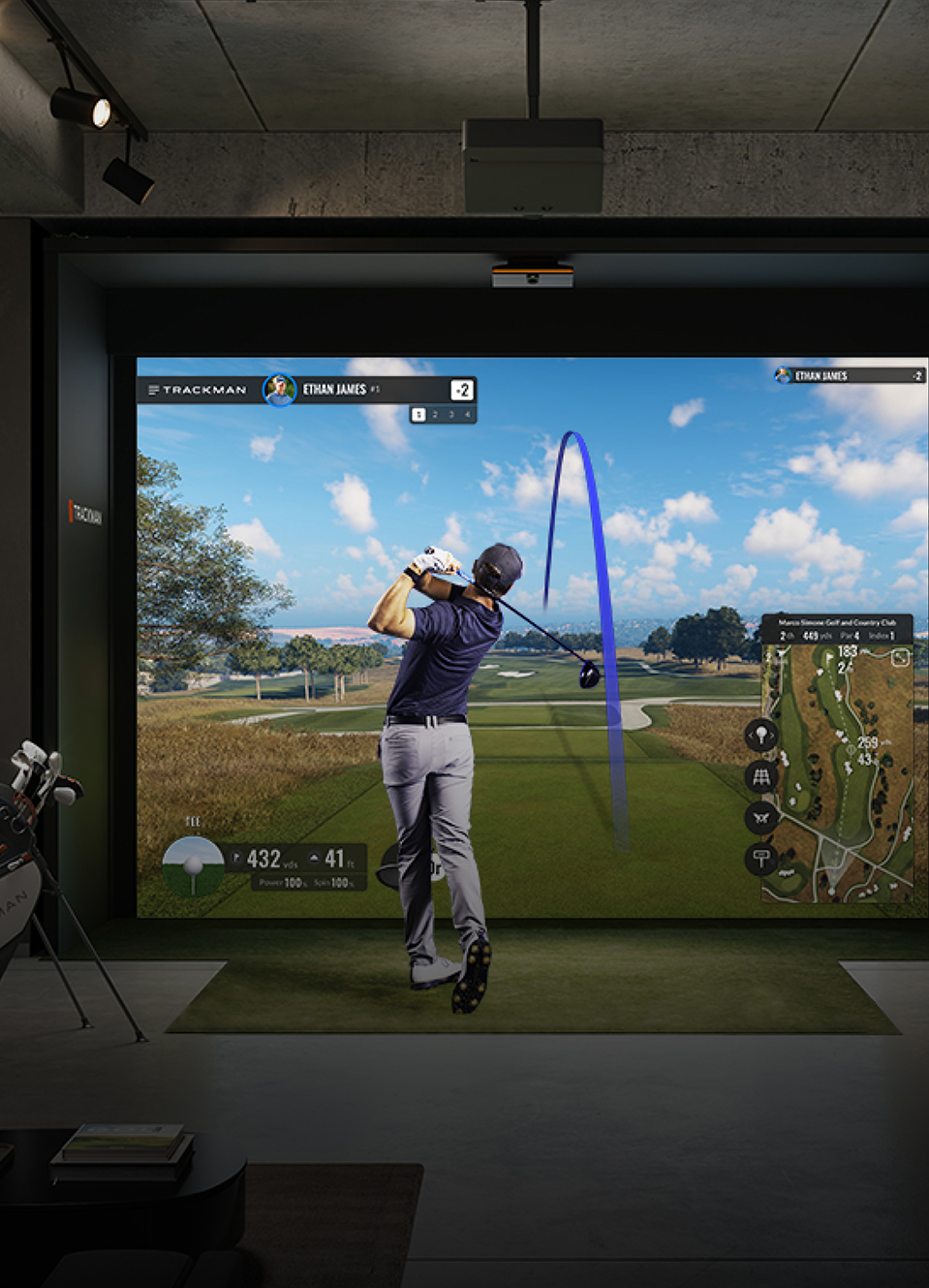
Task: Select the tee ball lie indicator
Action: click(x=194, y=864)
